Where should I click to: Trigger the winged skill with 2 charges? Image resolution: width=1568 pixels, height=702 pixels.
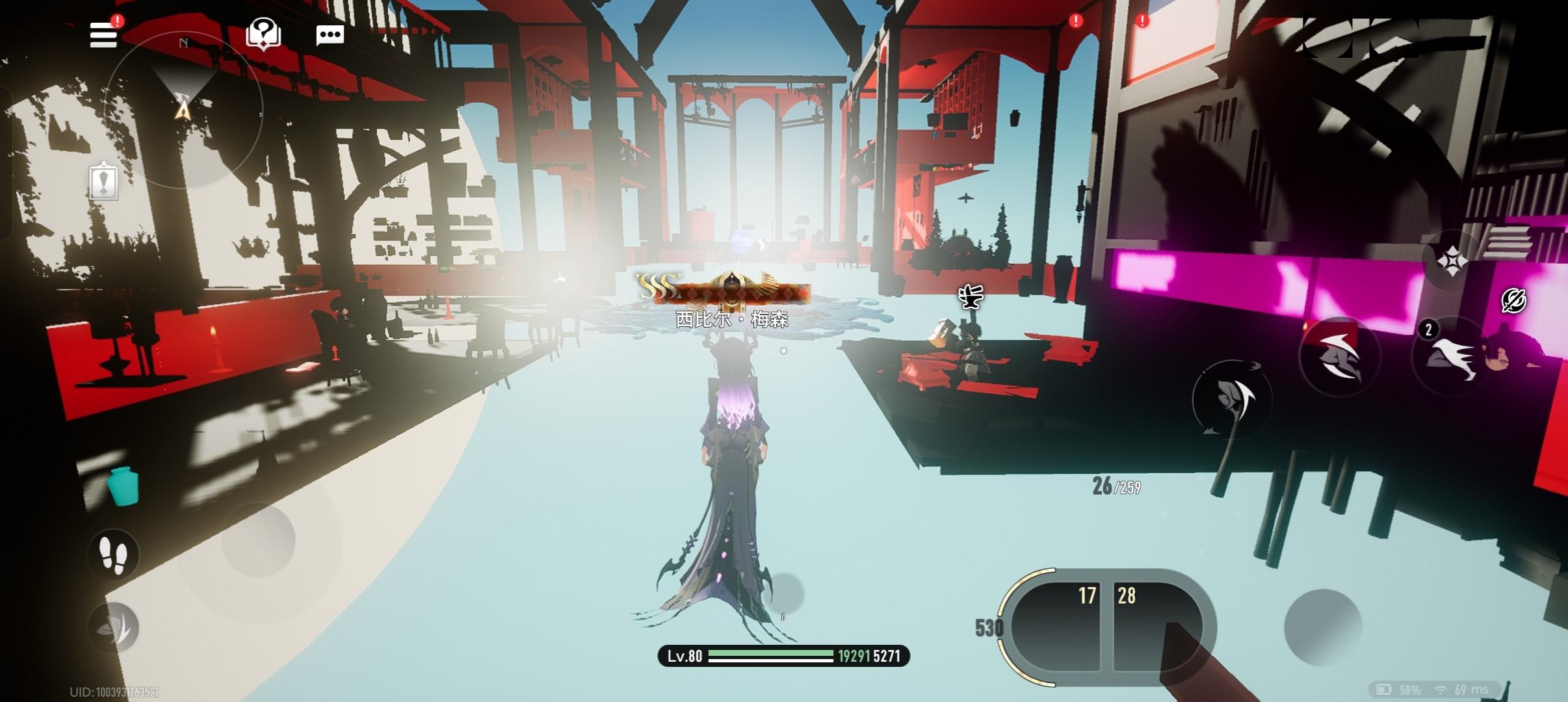coord(1451,357)
